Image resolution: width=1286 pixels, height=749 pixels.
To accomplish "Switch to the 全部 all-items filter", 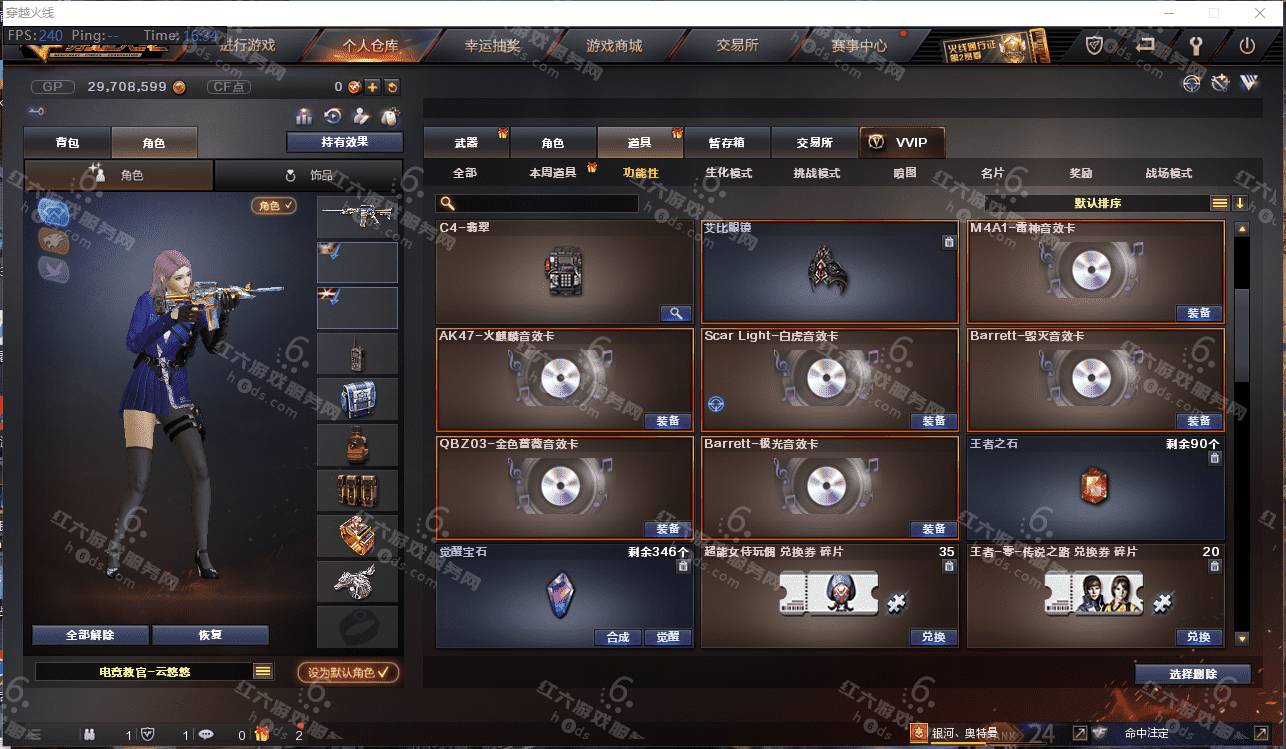I will [465, 173].
